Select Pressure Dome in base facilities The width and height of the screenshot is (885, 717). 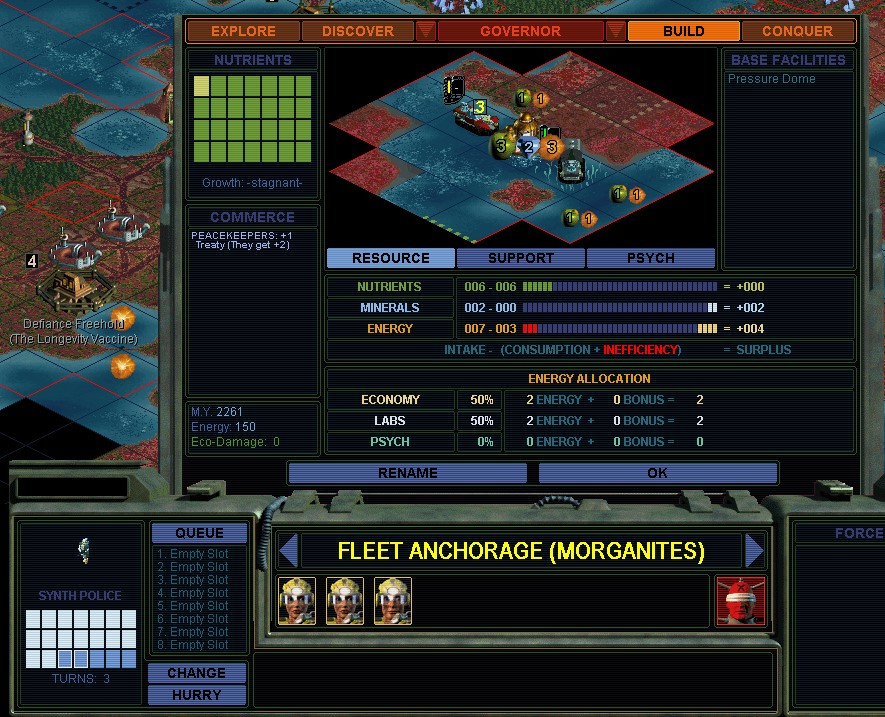pyautogui.click(x=771, y=79)
